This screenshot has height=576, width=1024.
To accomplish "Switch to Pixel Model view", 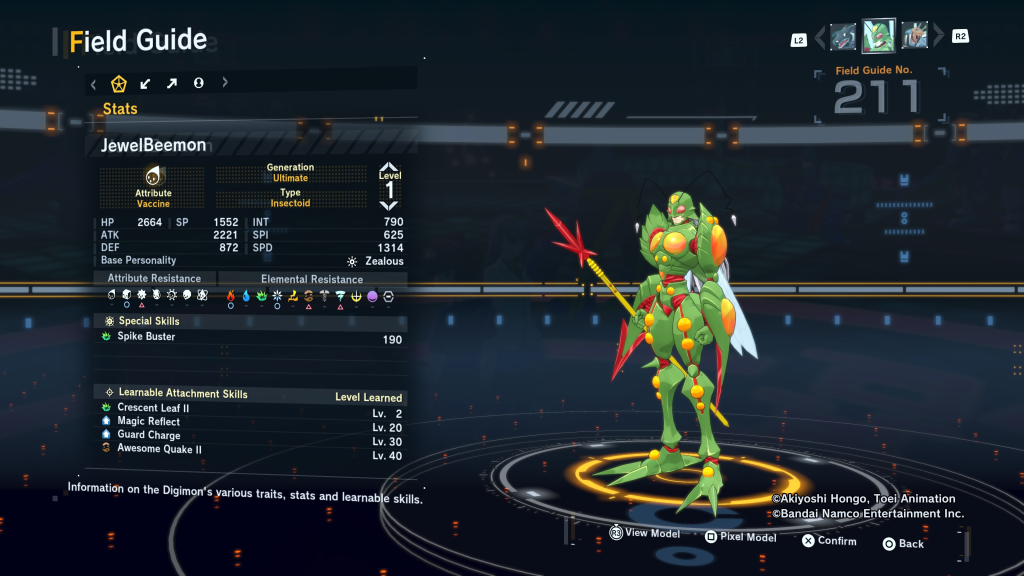I will tap(740, 537).
